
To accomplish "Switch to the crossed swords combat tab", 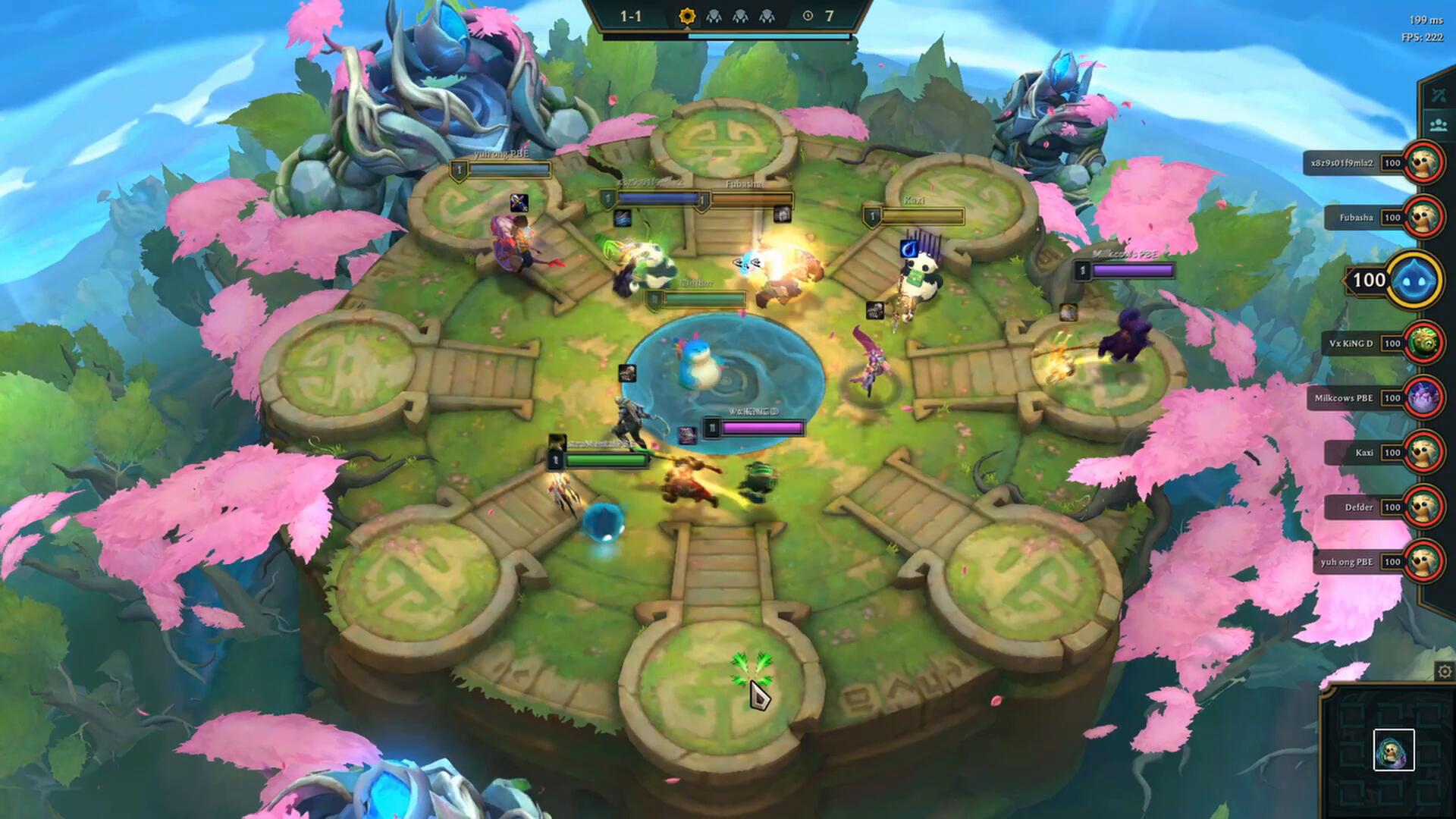I will (x=1438, y=96).
